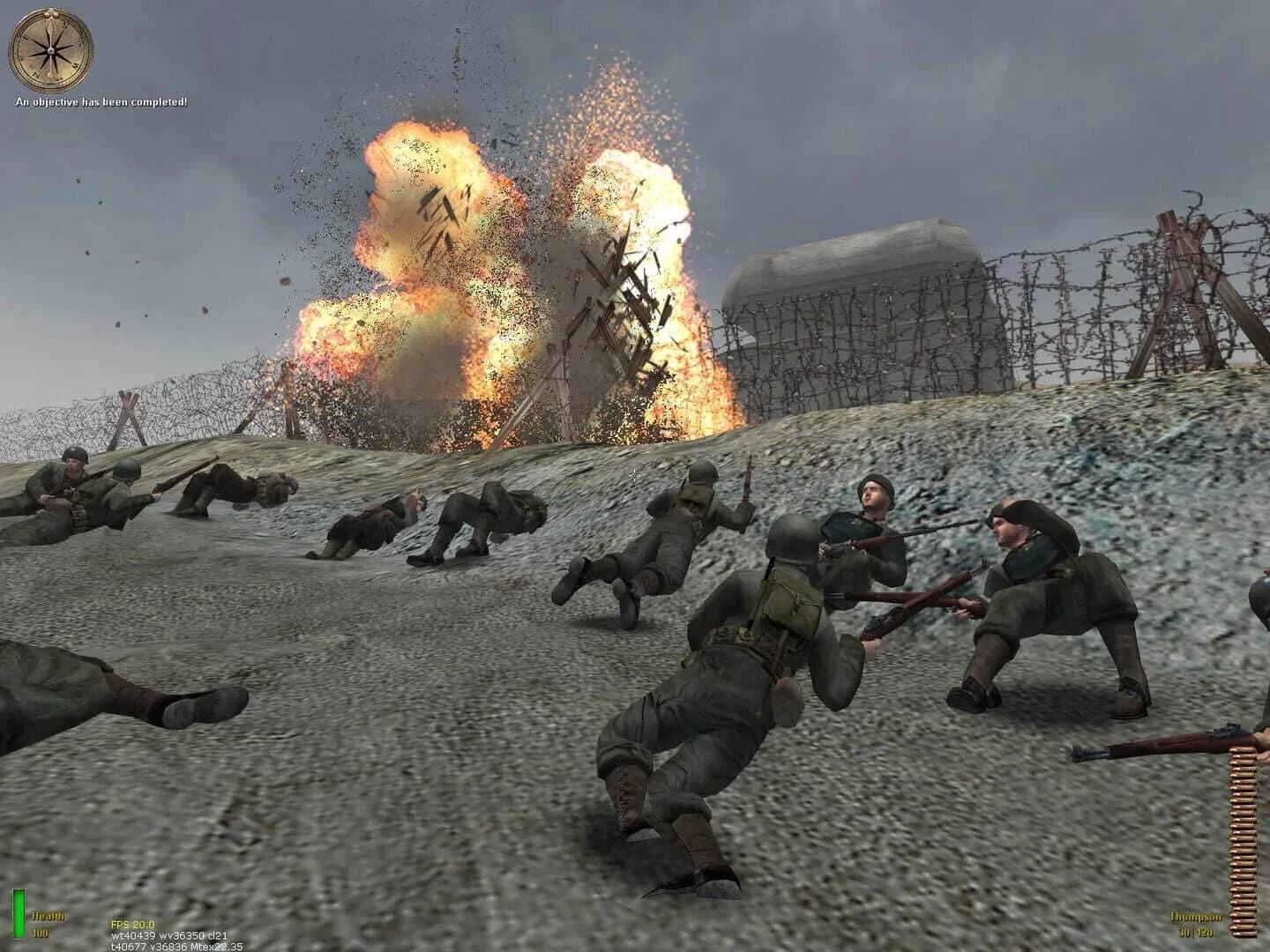Click the Thompson weapon label
Viewport: 1270px width, 952px height.
tap(1197, 917)
